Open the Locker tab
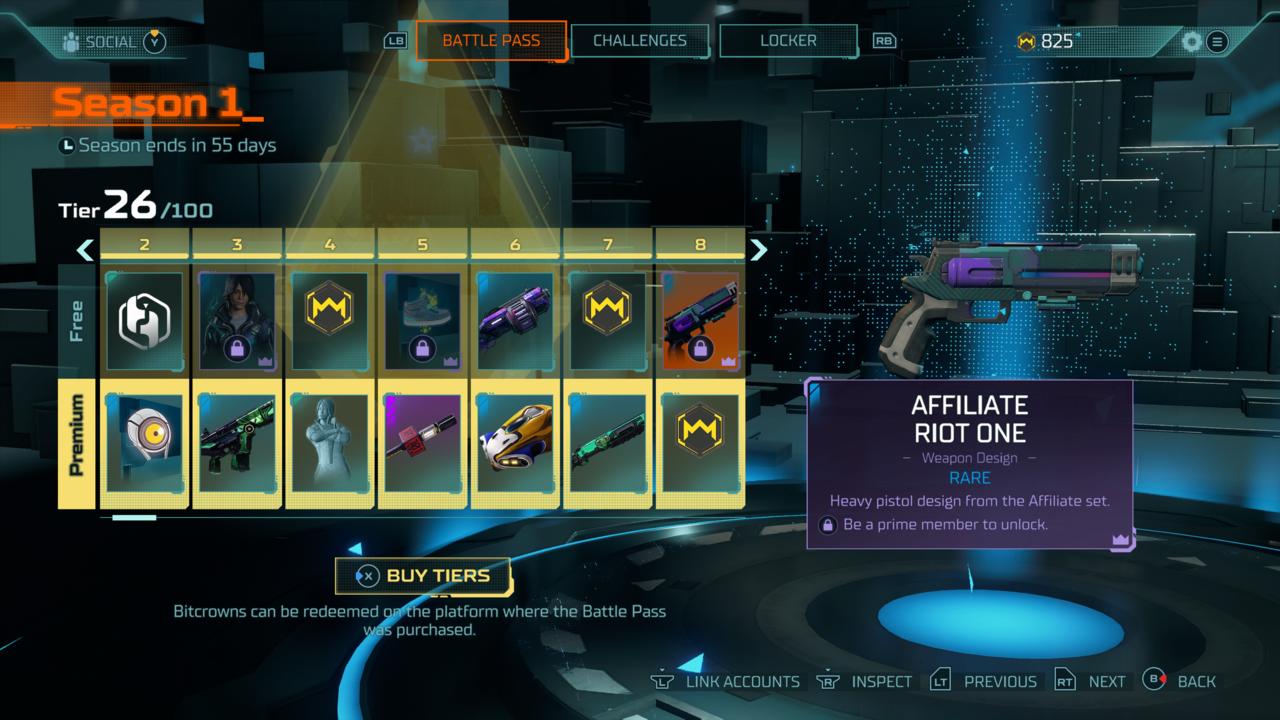Screen dimensions: 1280x720 [x=788, y=41]
